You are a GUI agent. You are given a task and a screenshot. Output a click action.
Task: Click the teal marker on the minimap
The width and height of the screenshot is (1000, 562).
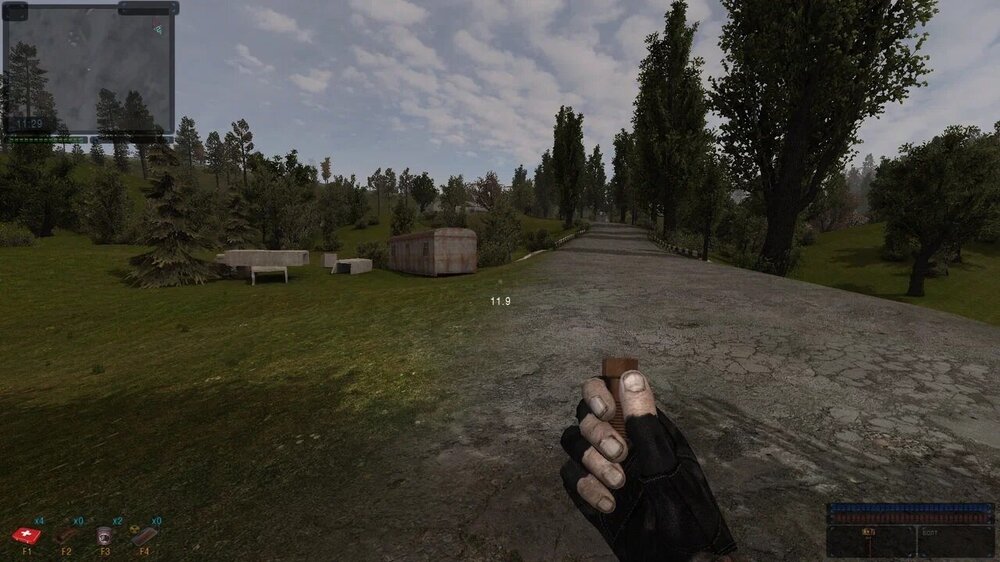tap(158, 30)
